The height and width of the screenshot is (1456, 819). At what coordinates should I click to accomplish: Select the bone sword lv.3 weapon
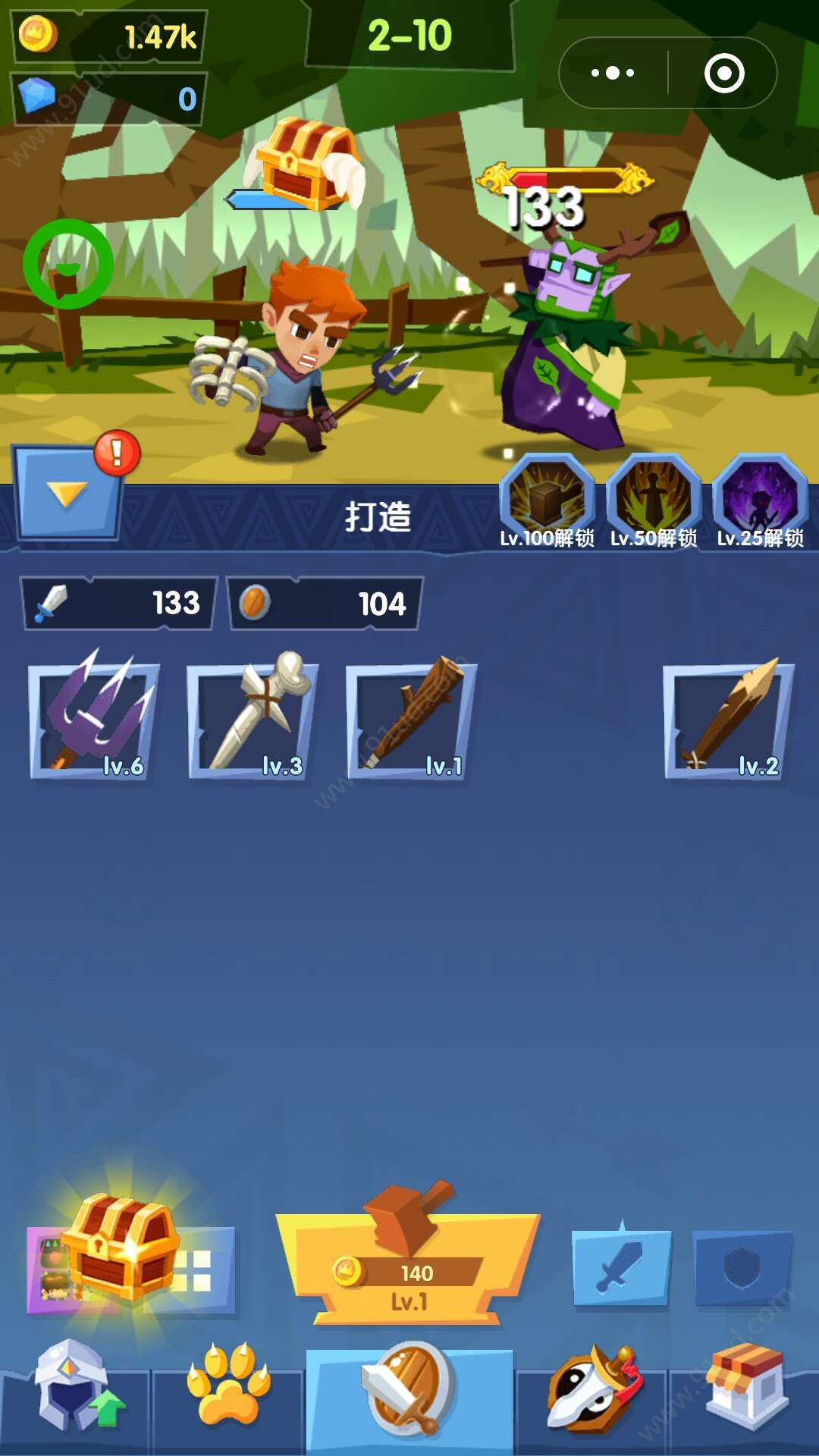click(253, 719)
